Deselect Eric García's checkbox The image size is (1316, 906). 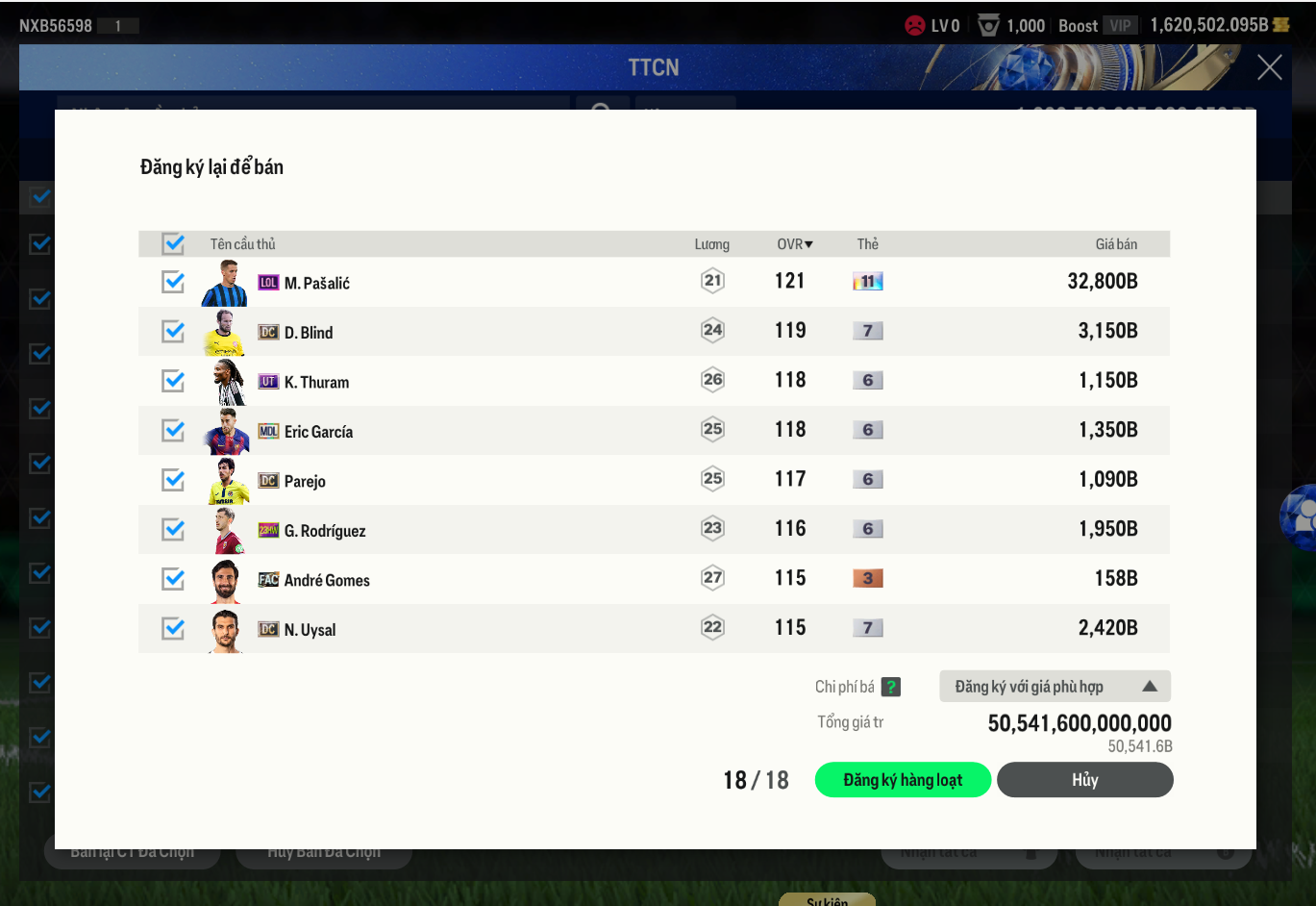click(x=173, y=430)
